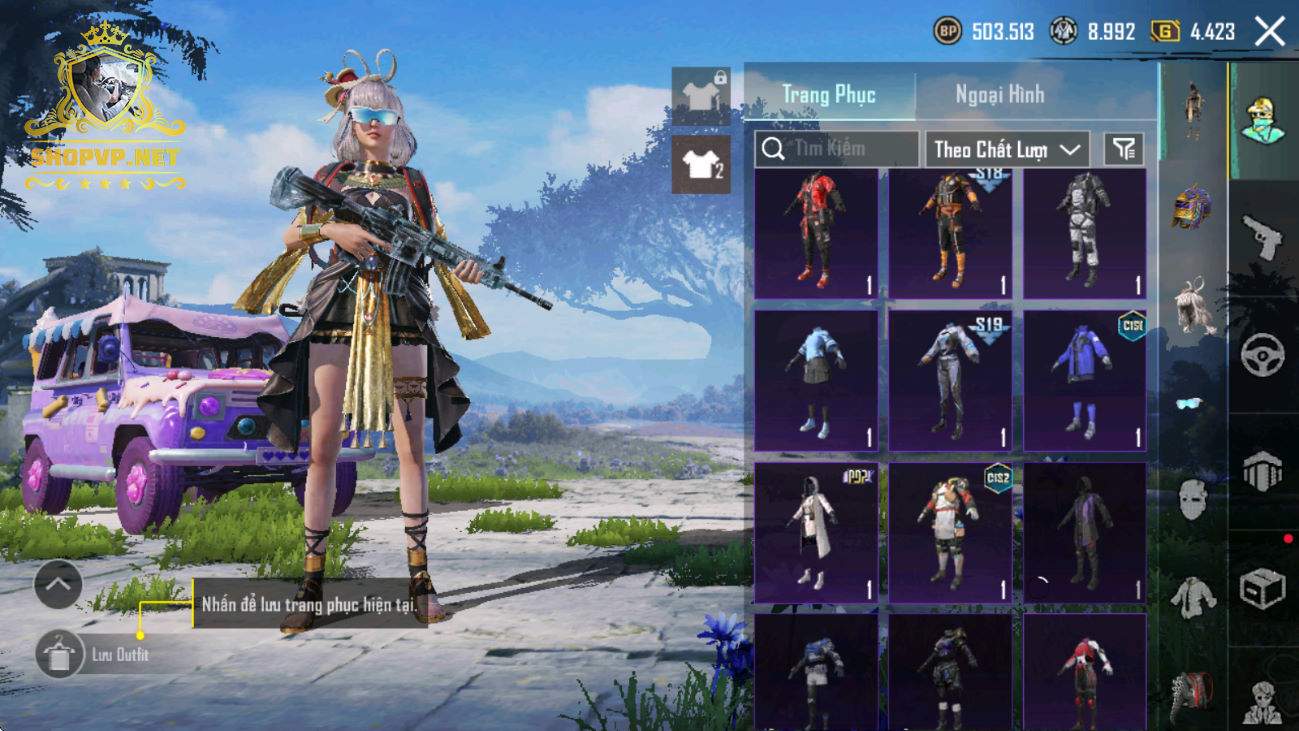Select the white hooded coat outfit
Image resolution: width=1299 pixels, height=731 pixels.
(816, 532)
